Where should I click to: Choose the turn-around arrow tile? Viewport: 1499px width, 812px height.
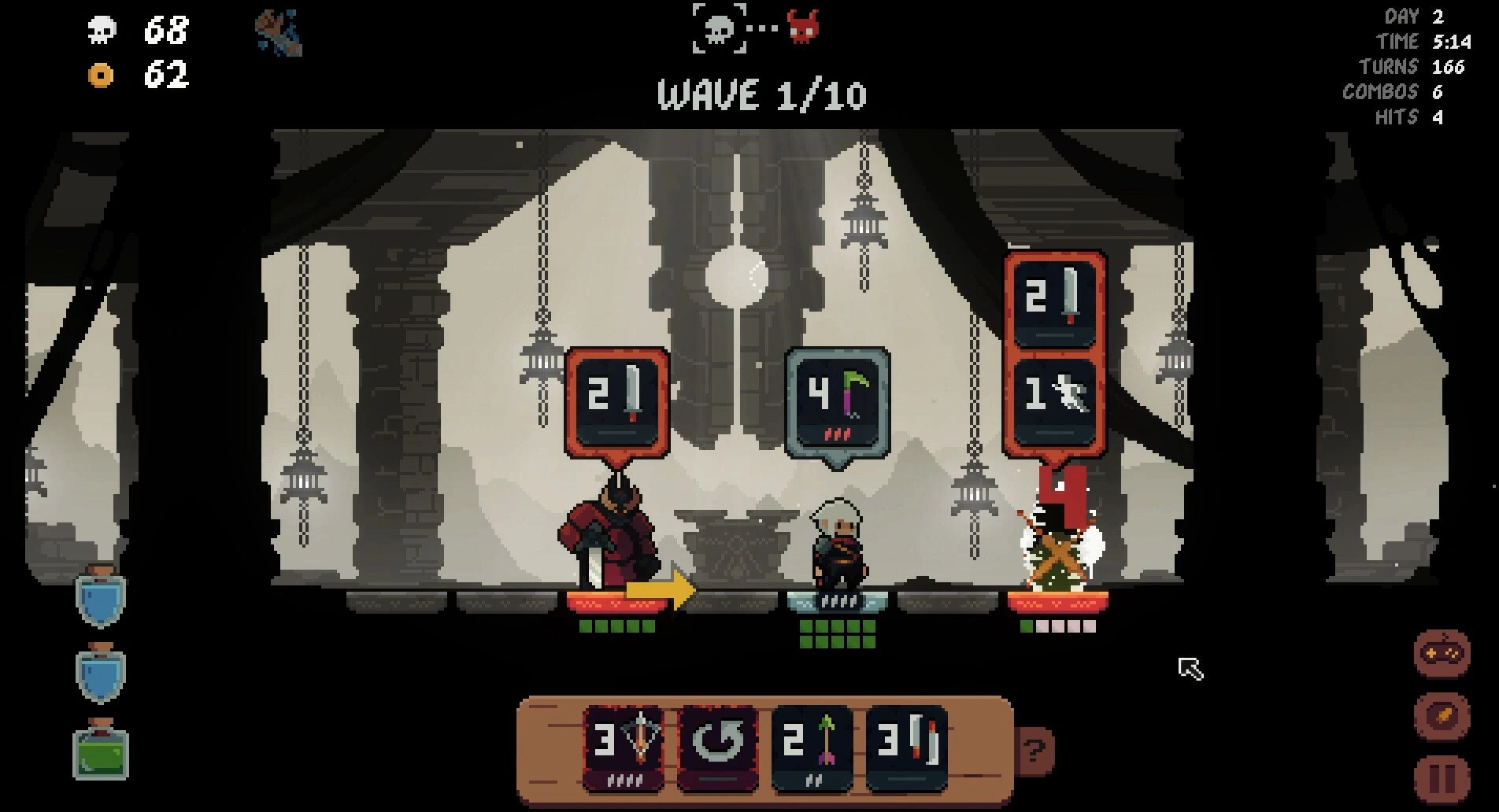pyautogui.click(x=717, y=747)
